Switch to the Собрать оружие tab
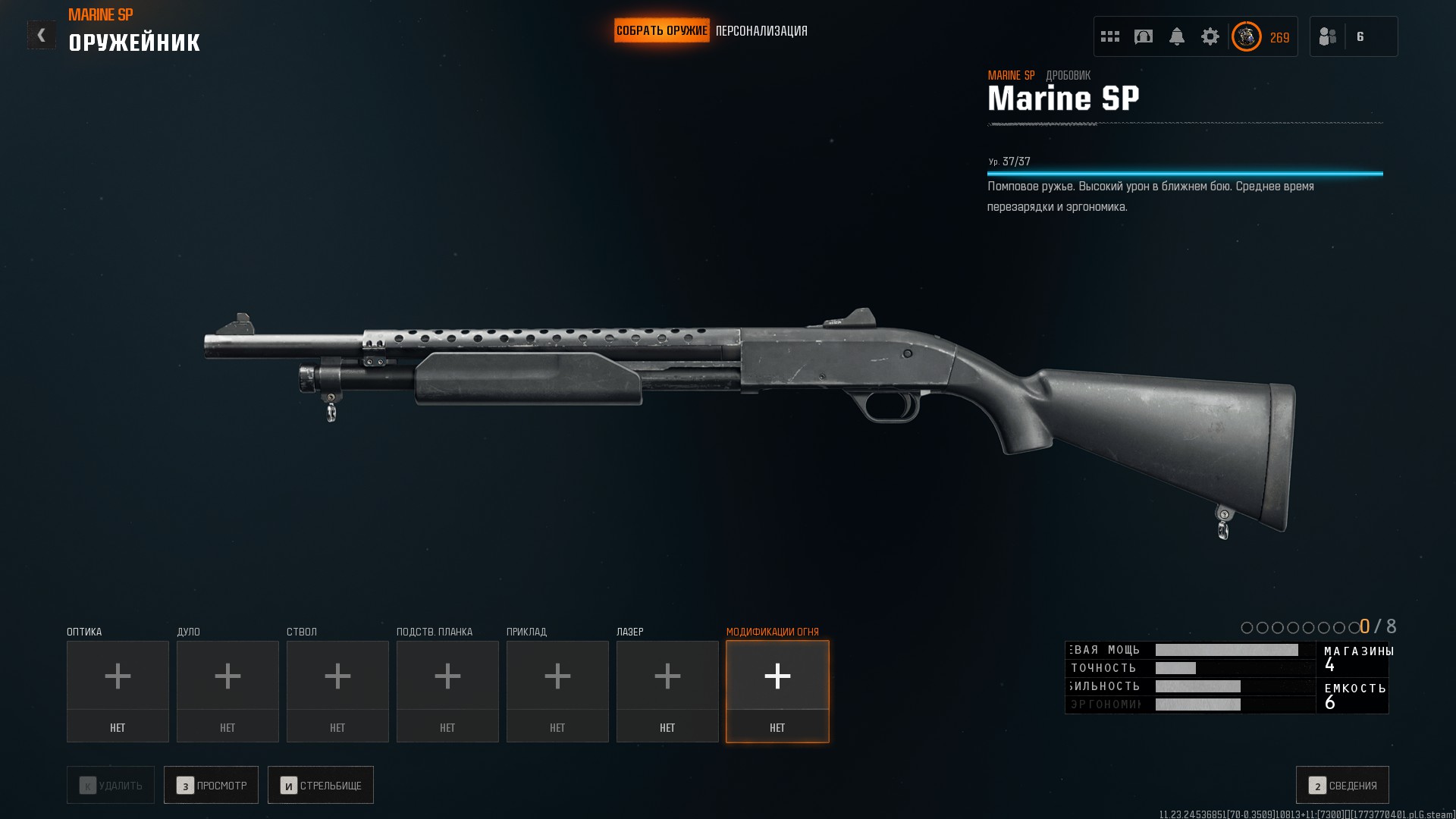Screen dimensions: 1456x819 (x=661, y=31)
